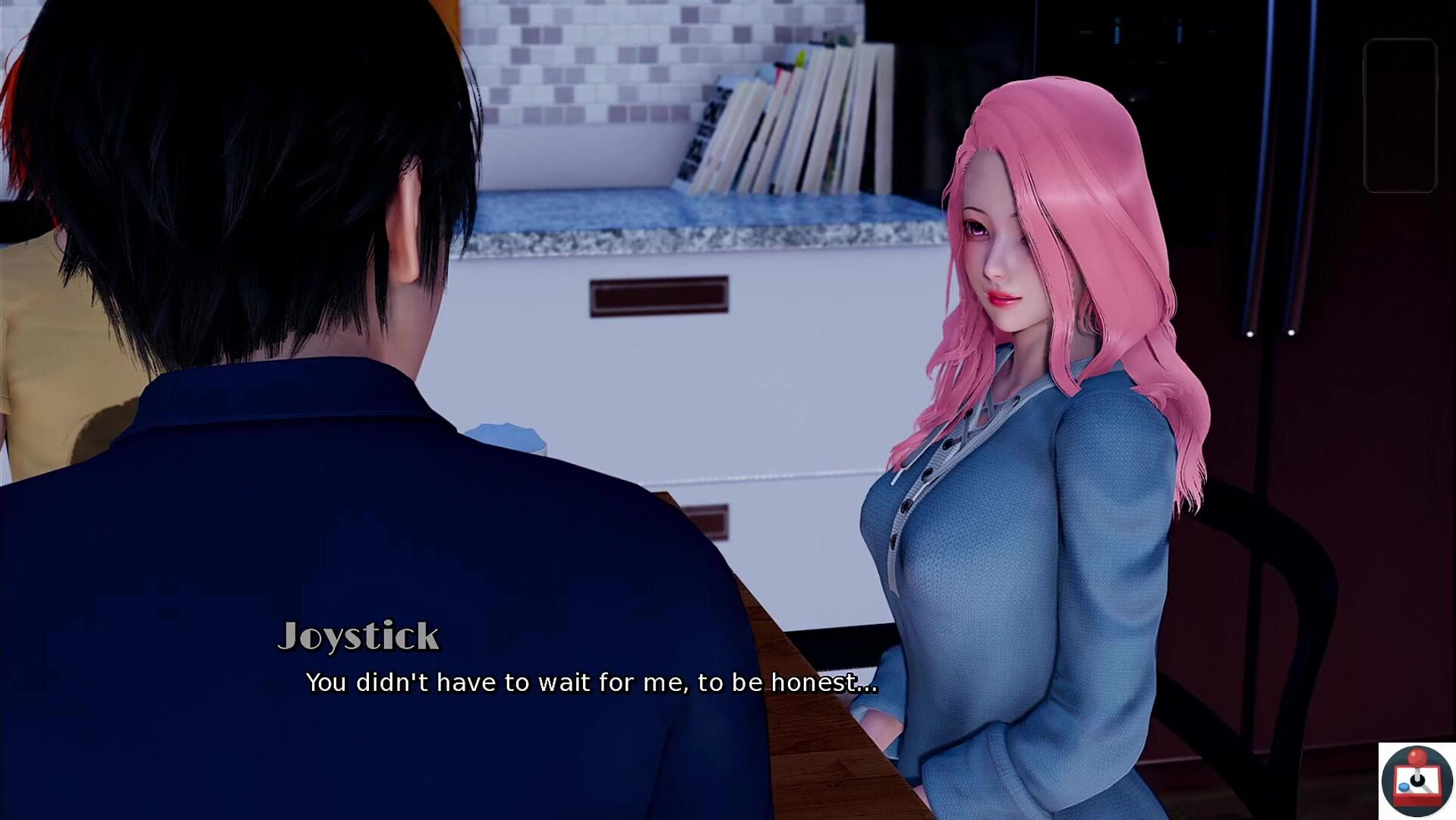Open the phone outline icon
Viewport: 1456px width, 820px height.
(1400, 115)
